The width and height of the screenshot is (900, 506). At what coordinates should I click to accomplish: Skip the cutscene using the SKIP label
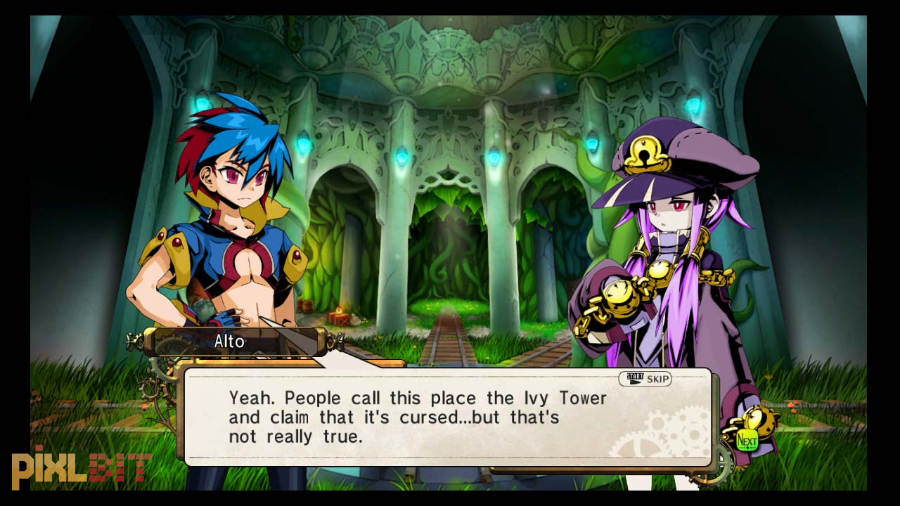(x=645, y=379)
